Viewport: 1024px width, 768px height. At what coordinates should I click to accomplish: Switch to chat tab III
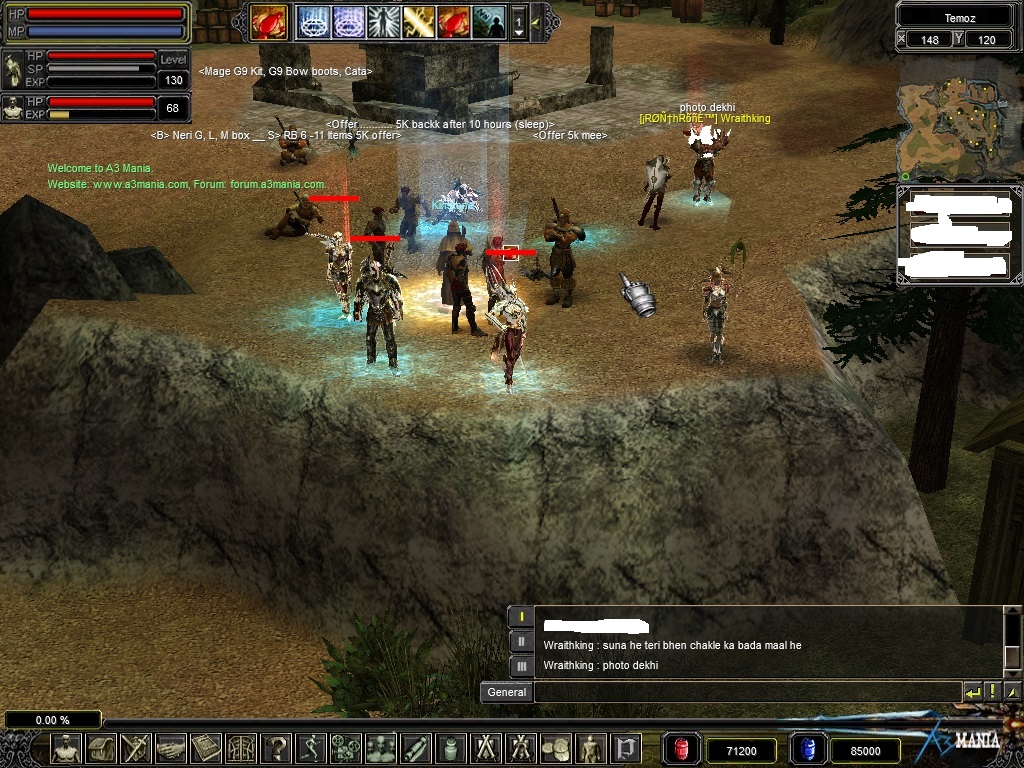pos(521,665)
